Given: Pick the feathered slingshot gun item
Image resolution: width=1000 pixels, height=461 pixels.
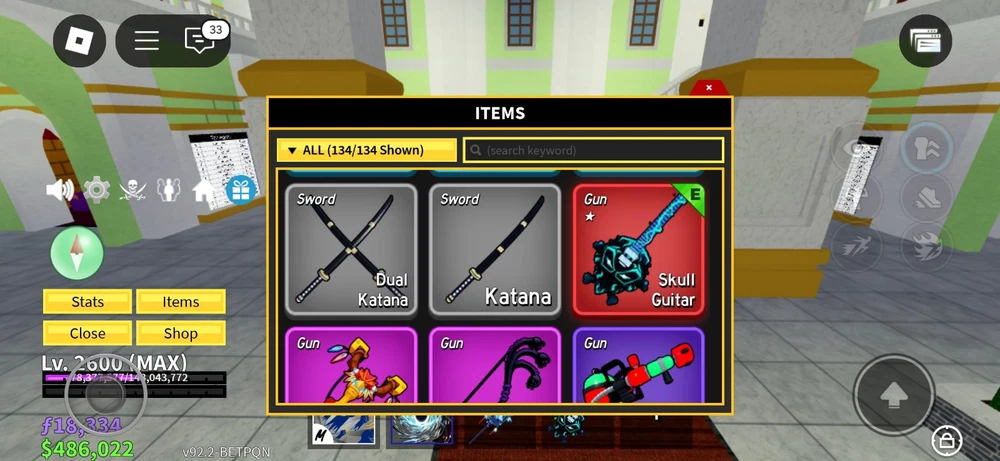Looking at the screenshot, I should 352,366.
